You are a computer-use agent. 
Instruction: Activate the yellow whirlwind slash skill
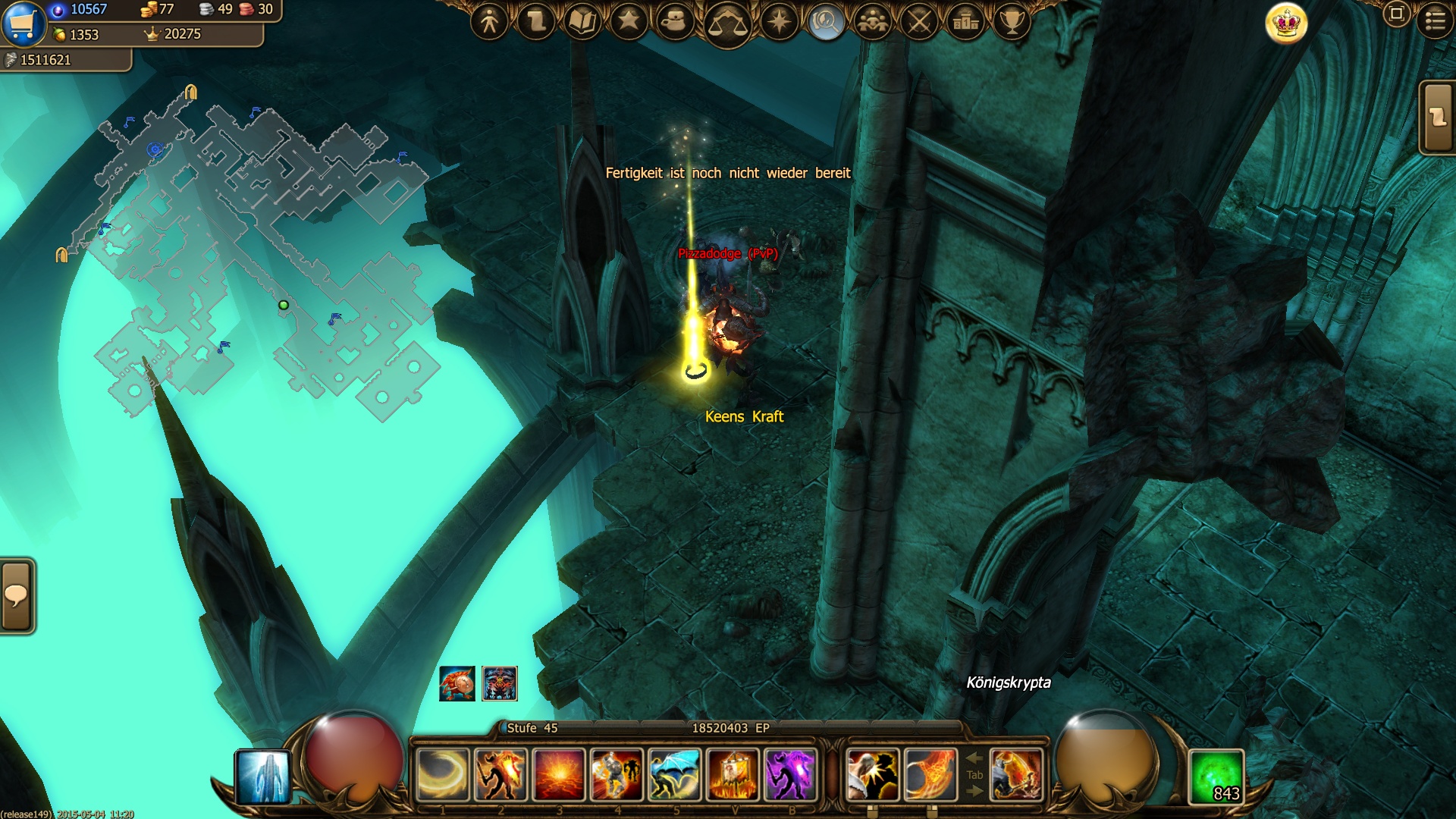[443, 774]
